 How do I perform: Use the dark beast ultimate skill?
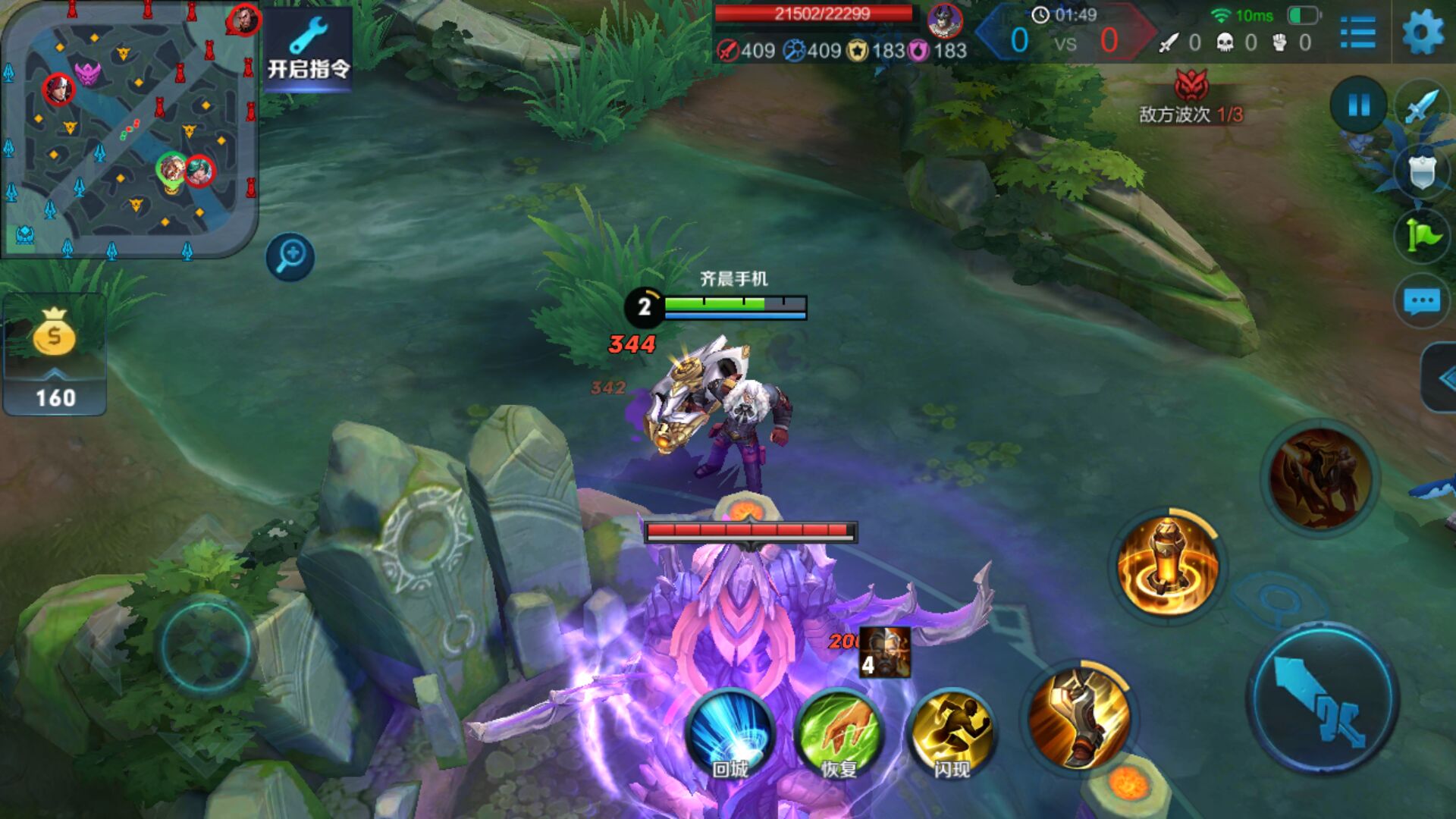(x=1321, y=478)
